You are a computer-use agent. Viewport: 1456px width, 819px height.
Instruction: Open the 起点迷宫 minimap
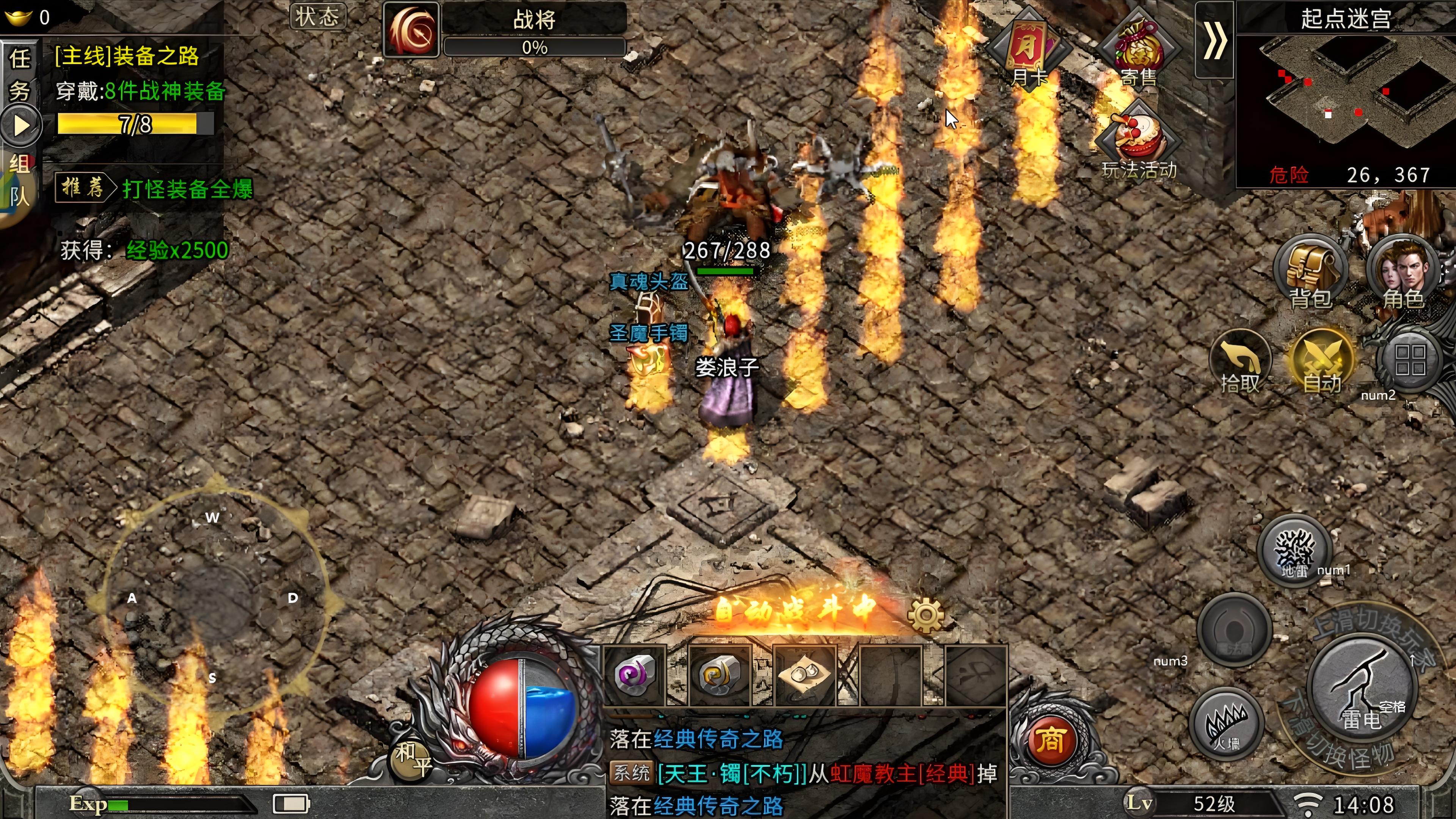point(1345,96)
